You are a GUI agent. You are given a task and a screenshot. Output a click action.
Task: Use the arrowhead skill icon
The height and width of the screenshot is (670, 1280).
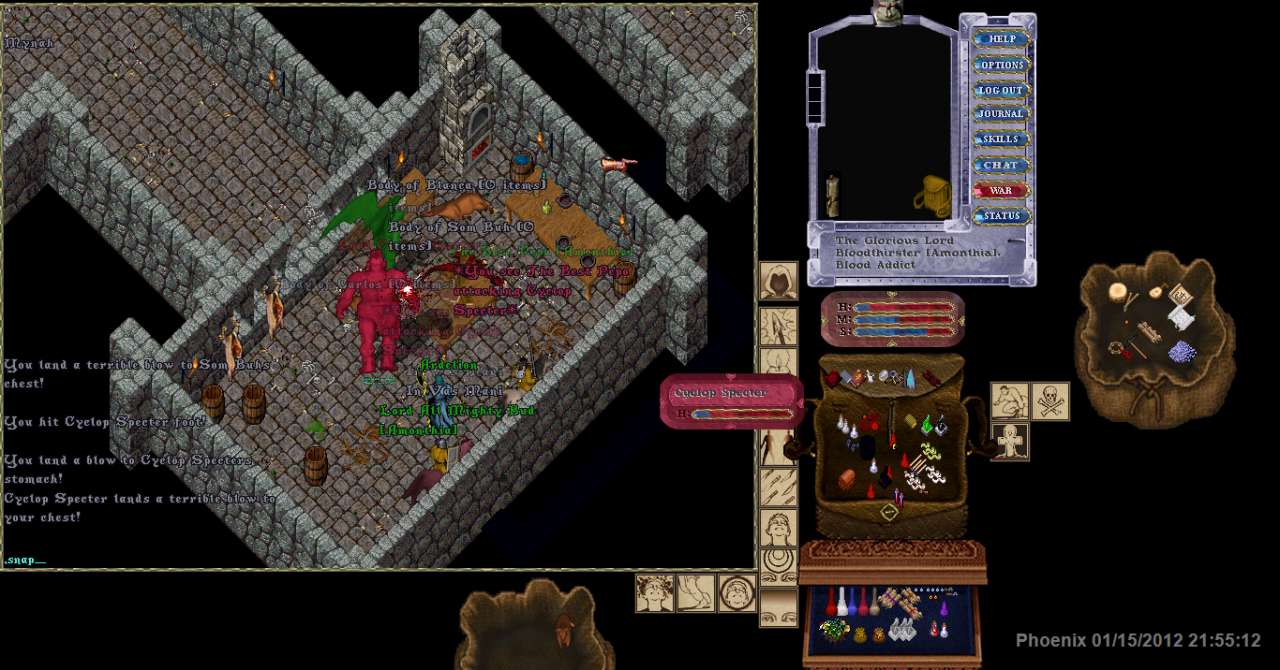pyautogui.click(x=778, y=326)
